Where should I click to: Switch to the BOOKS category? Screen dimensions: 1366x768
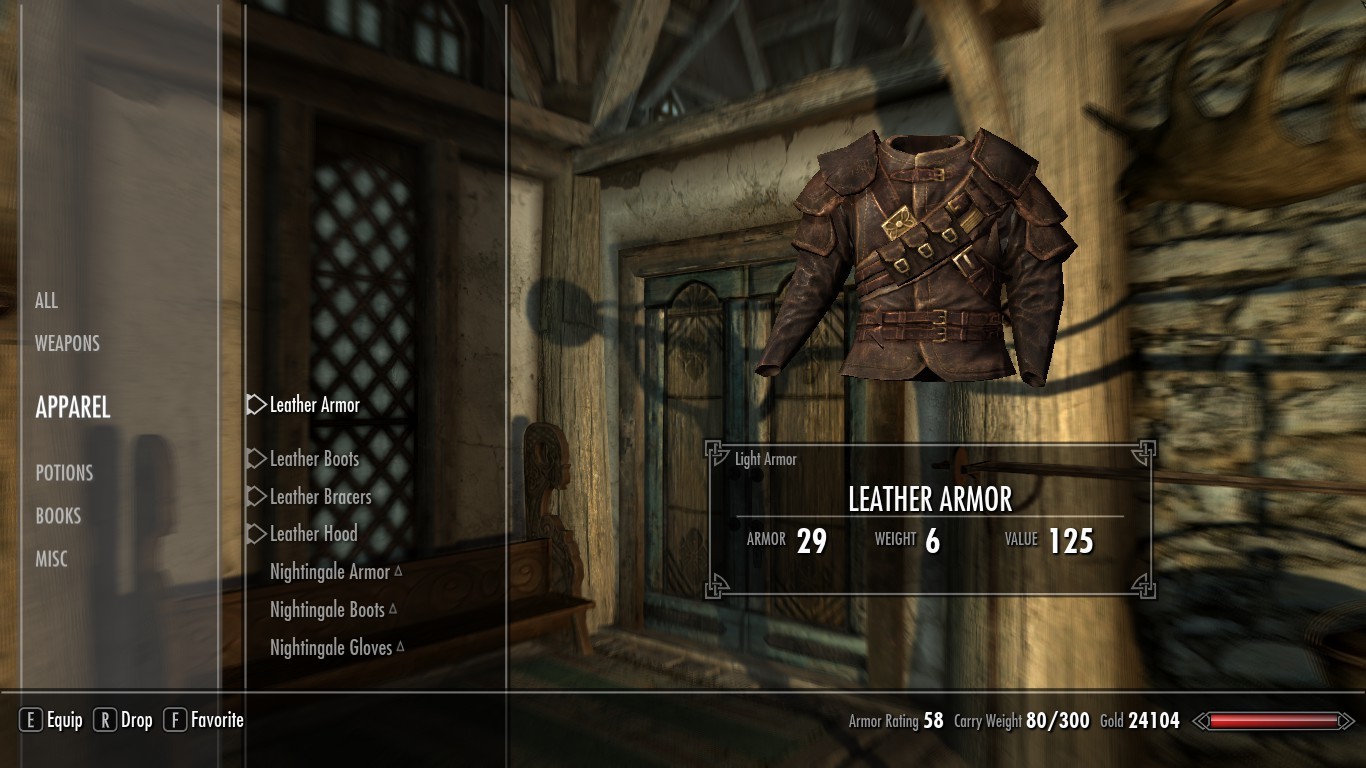(58, 516)
